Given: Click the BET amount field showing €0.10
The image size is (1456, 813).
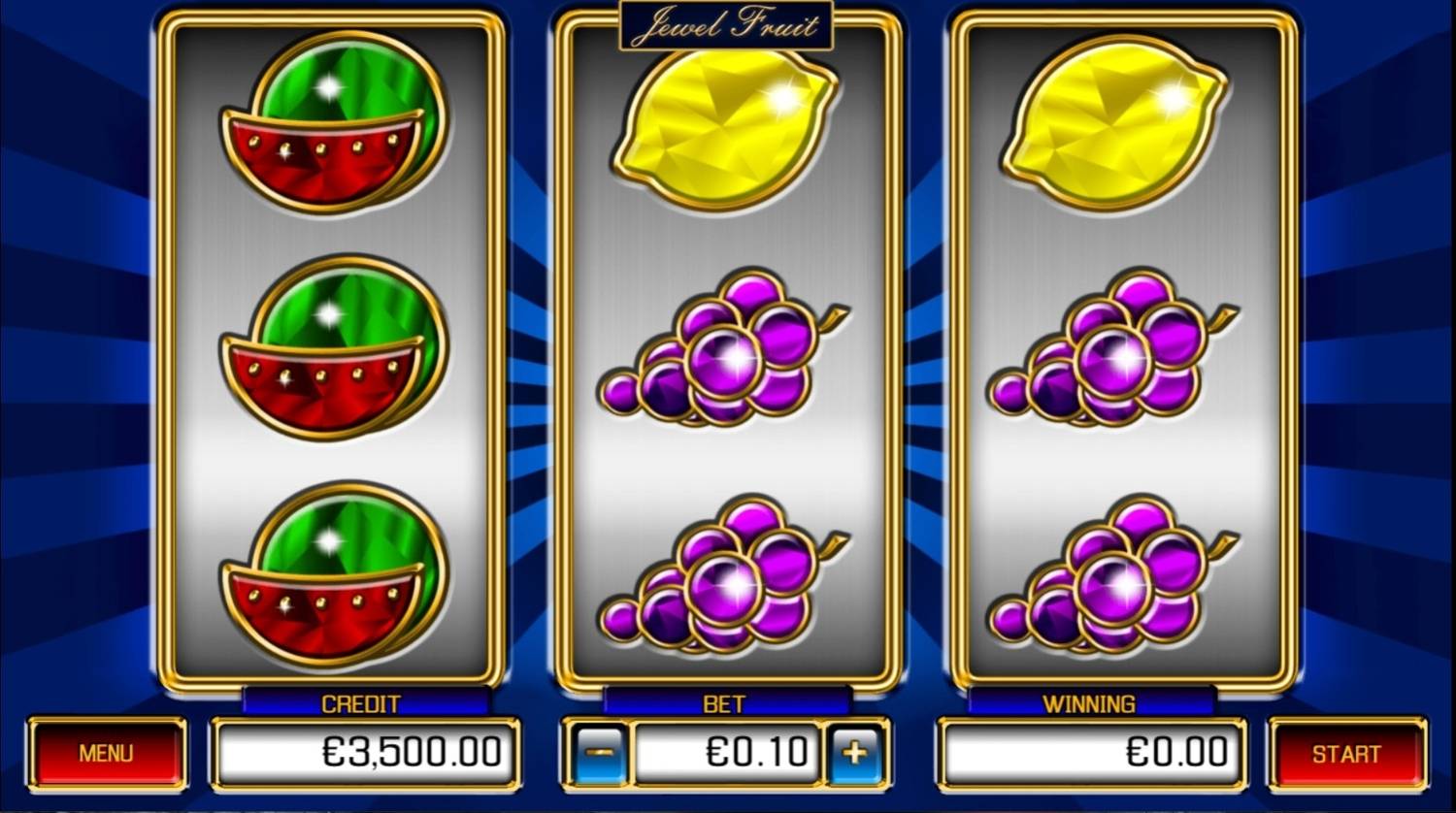Looking at the screenshot, I should [728, 753].
